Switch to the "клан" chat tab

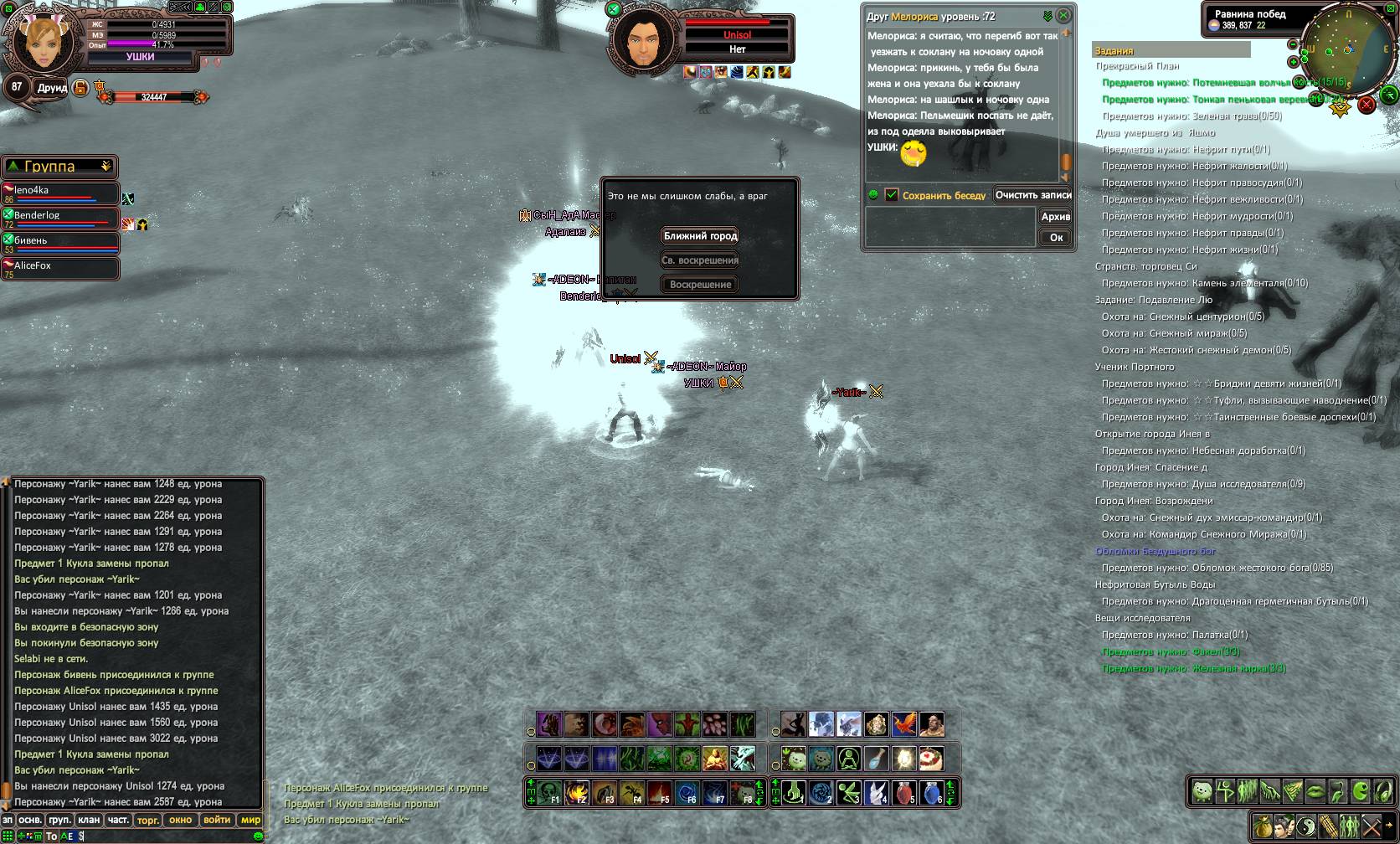coord(89,821)
